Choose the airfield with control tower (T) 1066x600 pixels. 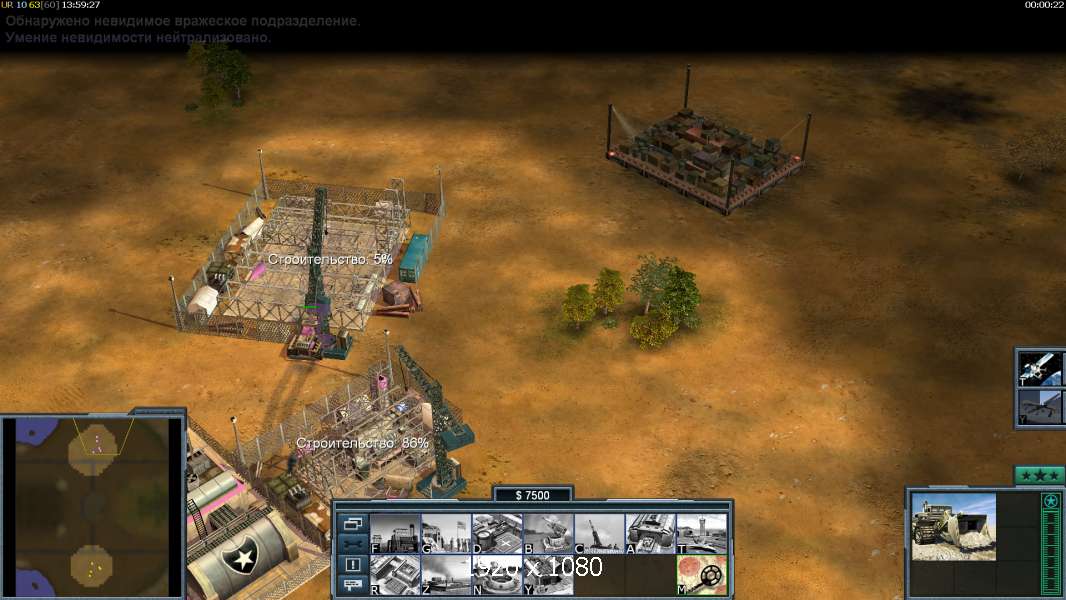click(701, 534)
